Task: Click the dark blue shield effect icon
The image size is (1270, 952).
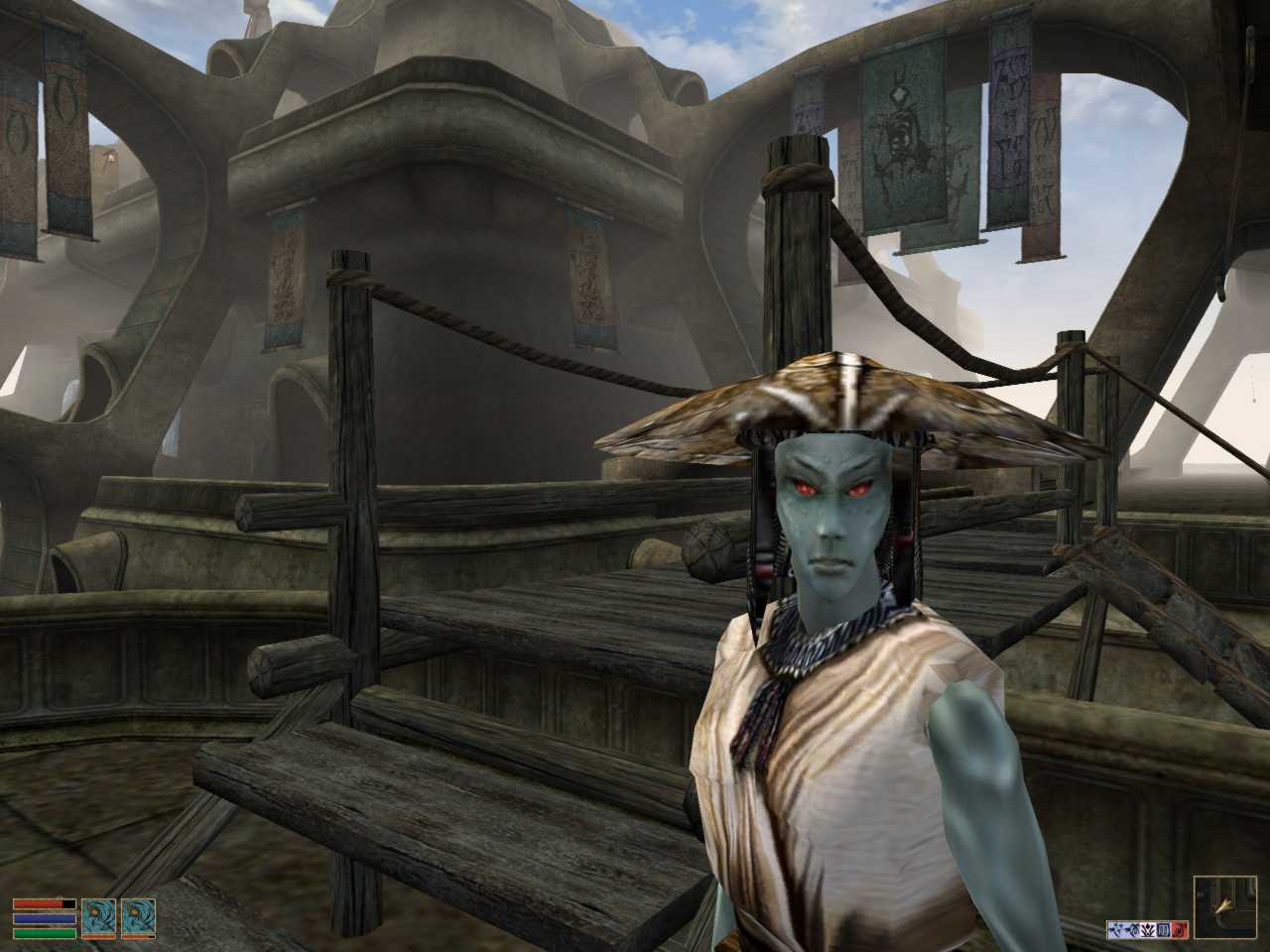Action: (1163, 930)
